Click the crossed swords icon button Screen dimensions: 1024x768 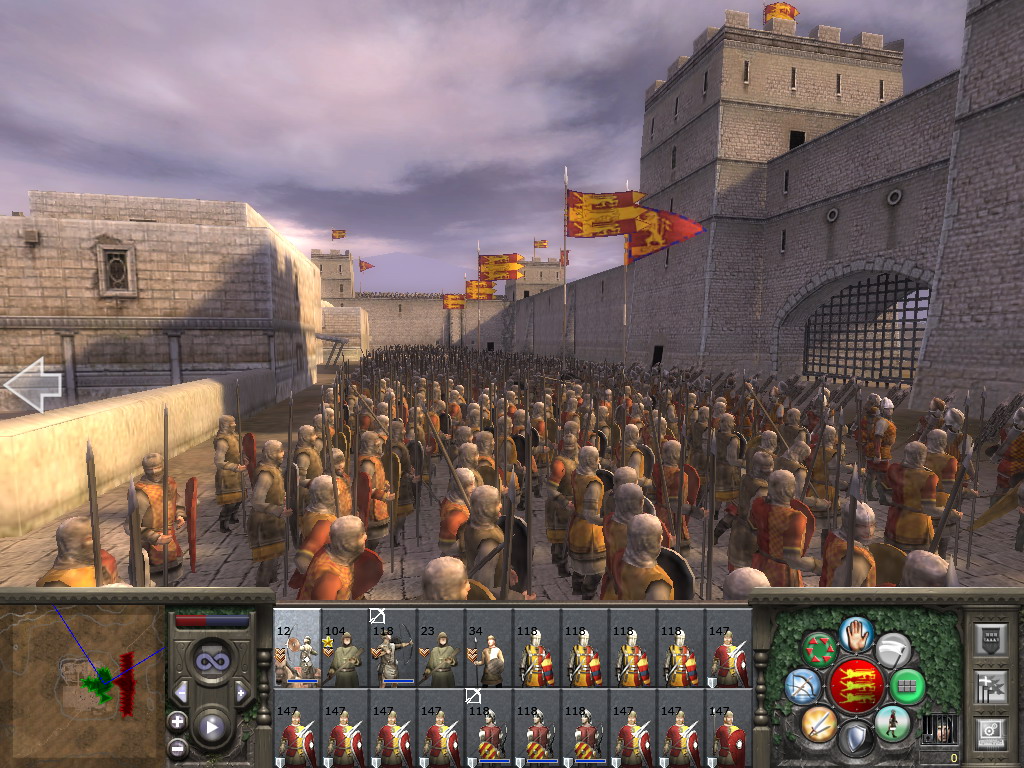(818, 723)
